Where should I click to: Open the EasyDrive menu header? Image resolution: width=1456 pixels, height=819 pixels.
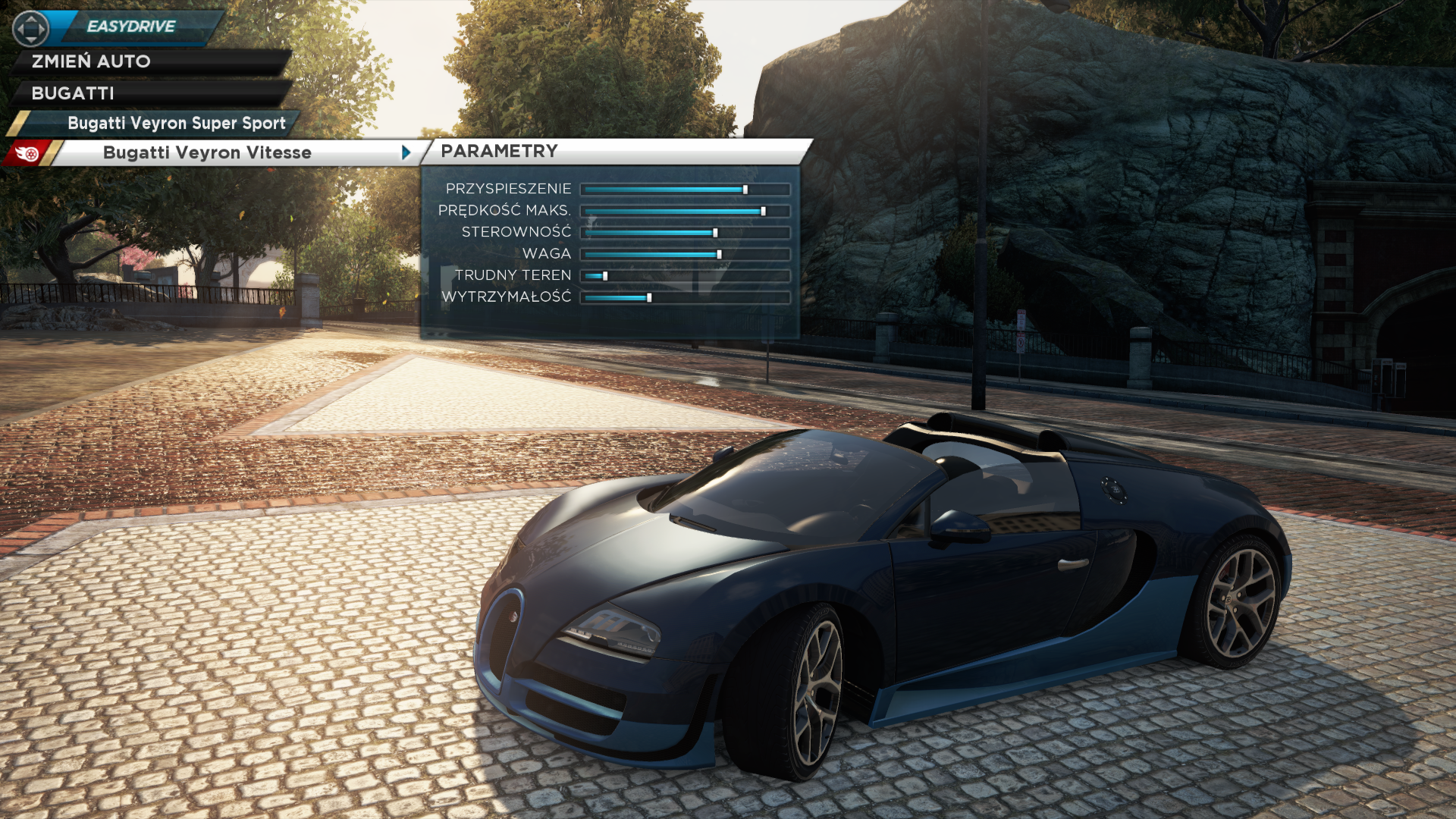click(x=130, y=27)
